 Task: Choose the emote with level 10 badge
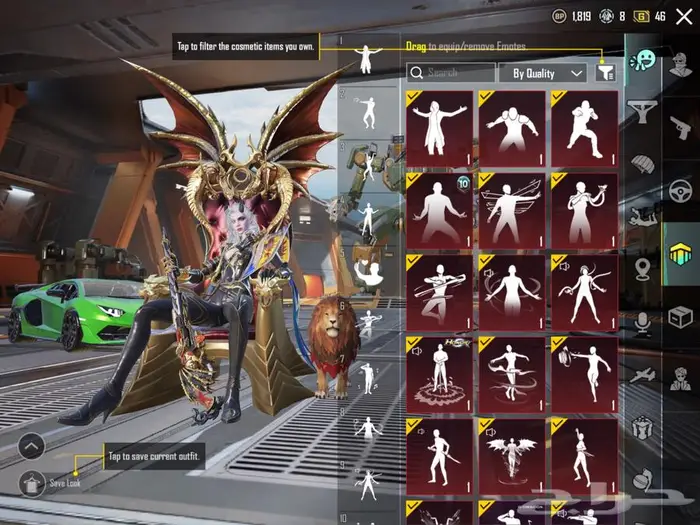click(x=440, y=211)
